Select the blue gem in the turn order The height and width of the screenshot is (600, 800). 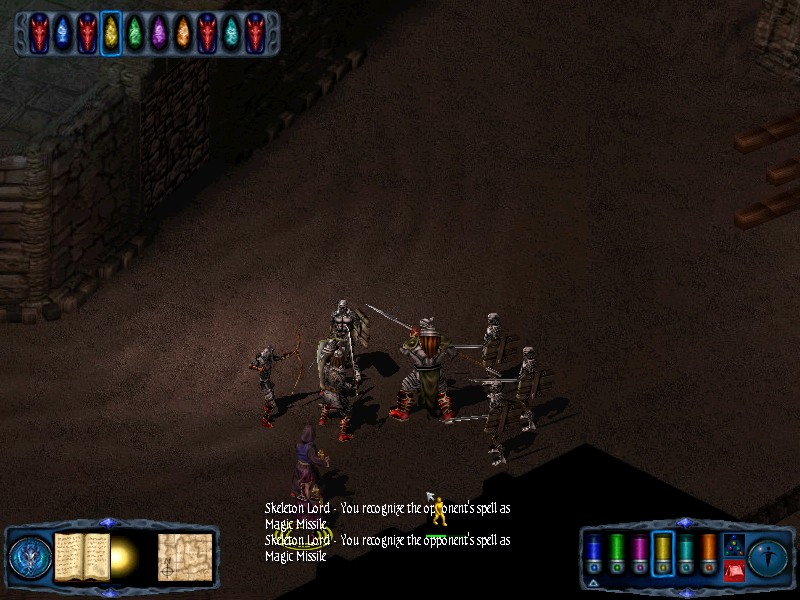tap(62, 33)
